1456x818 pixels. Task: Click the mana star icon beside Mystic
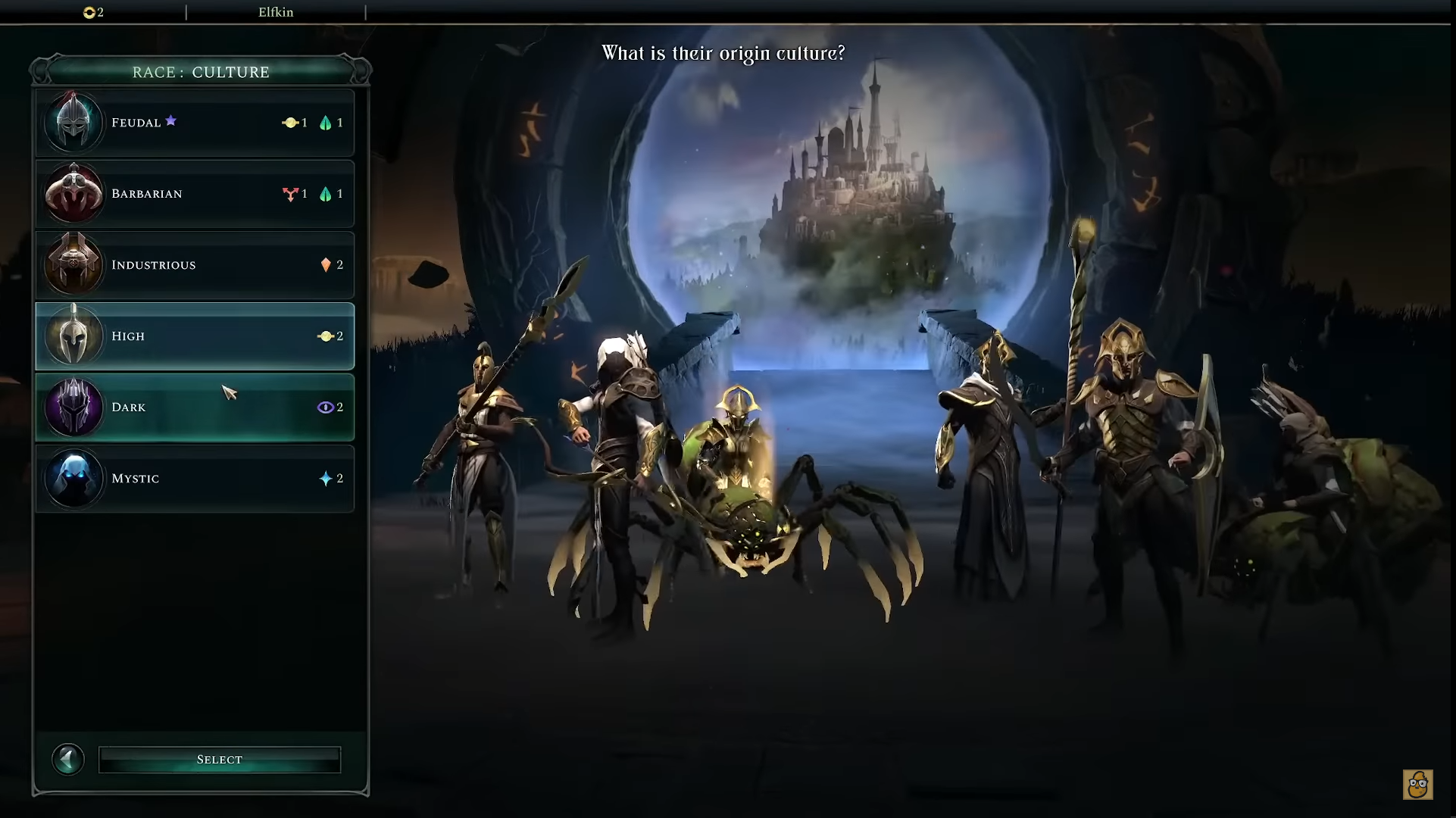[326, 478]
